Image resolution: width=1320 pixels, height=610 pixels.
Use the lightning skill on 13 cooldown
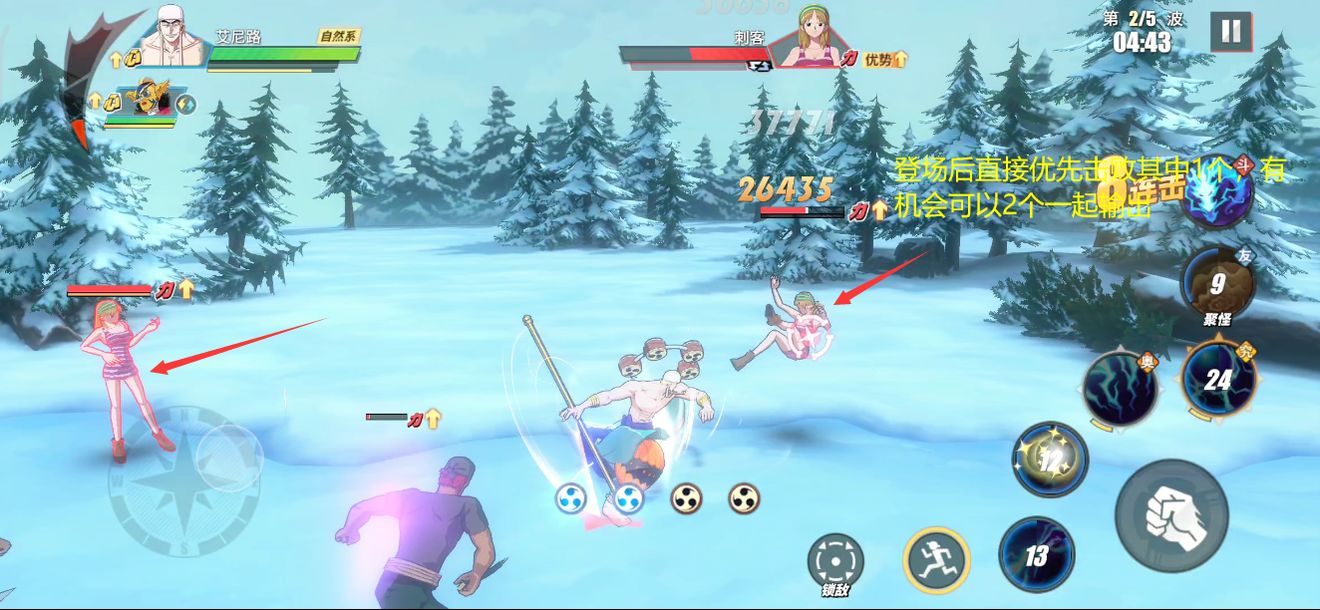click(x=1036, y=553)
